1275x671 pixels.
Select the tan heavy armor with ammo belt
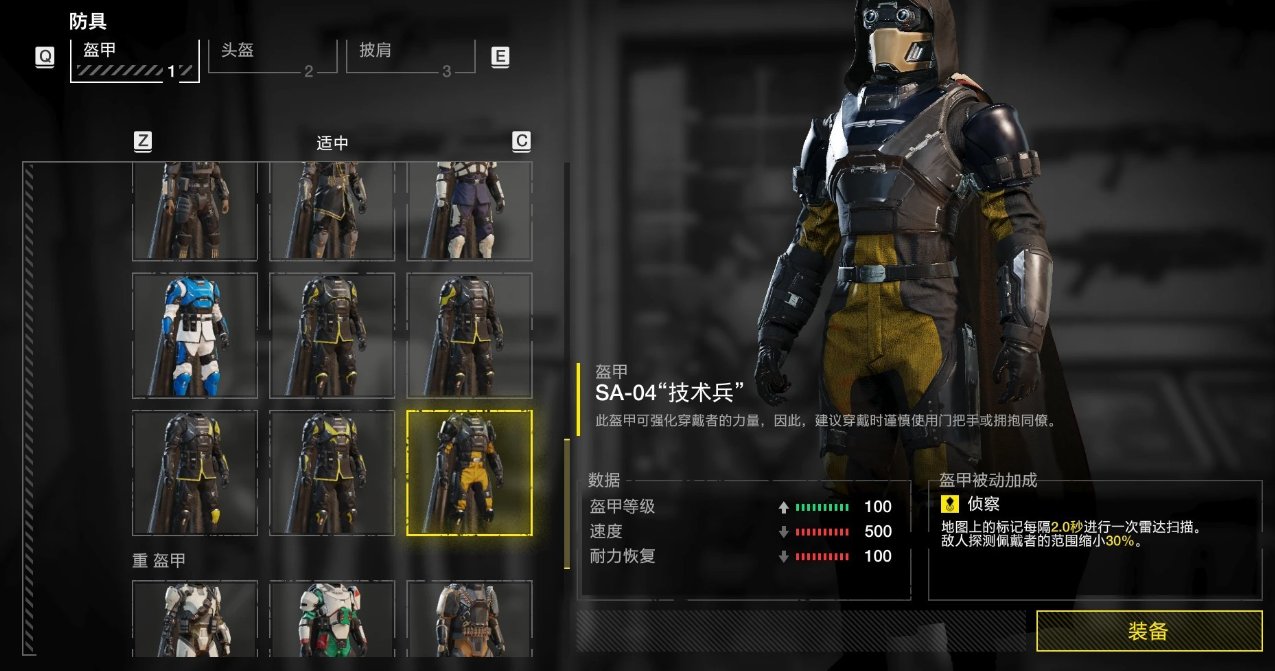(x=469, y=618)
